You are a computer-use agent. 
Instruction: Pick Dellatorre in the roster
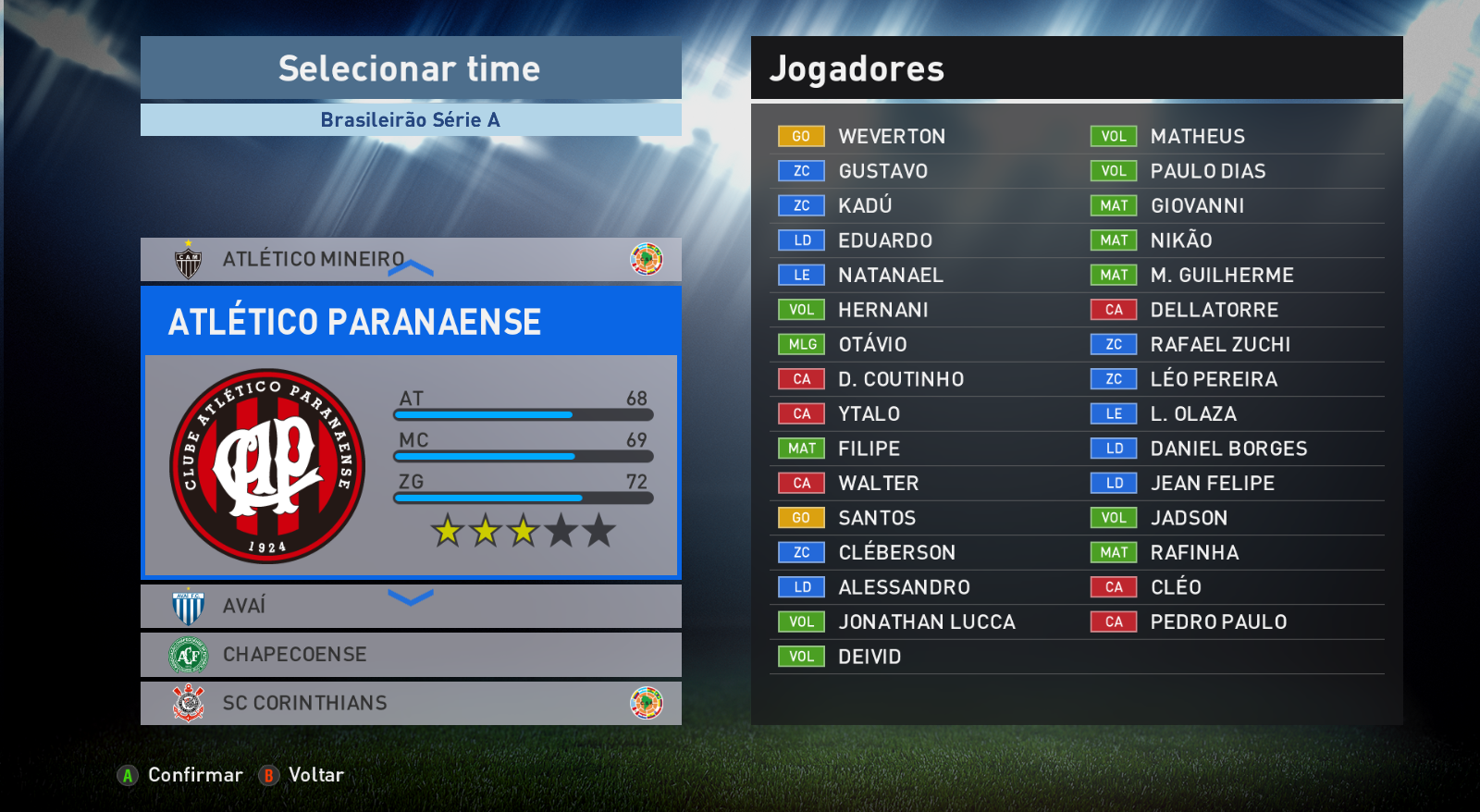tap(1214, 310)
